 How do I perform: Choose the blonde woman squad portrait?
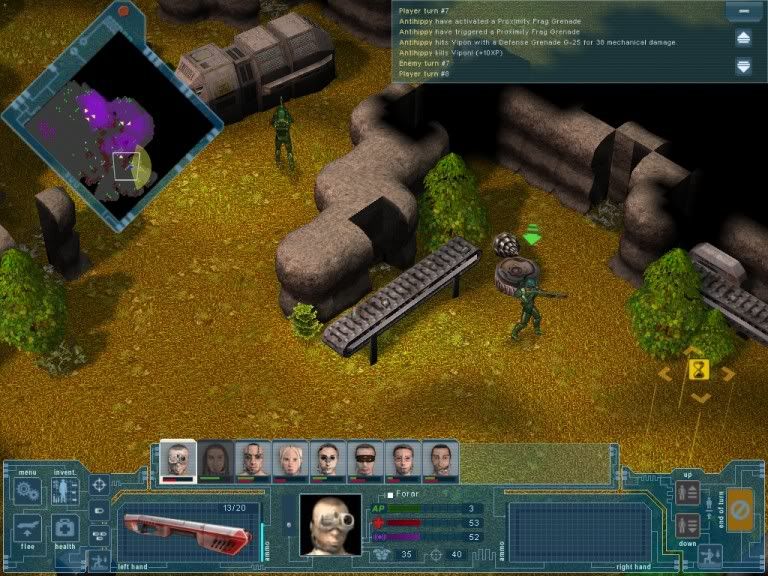290,460
